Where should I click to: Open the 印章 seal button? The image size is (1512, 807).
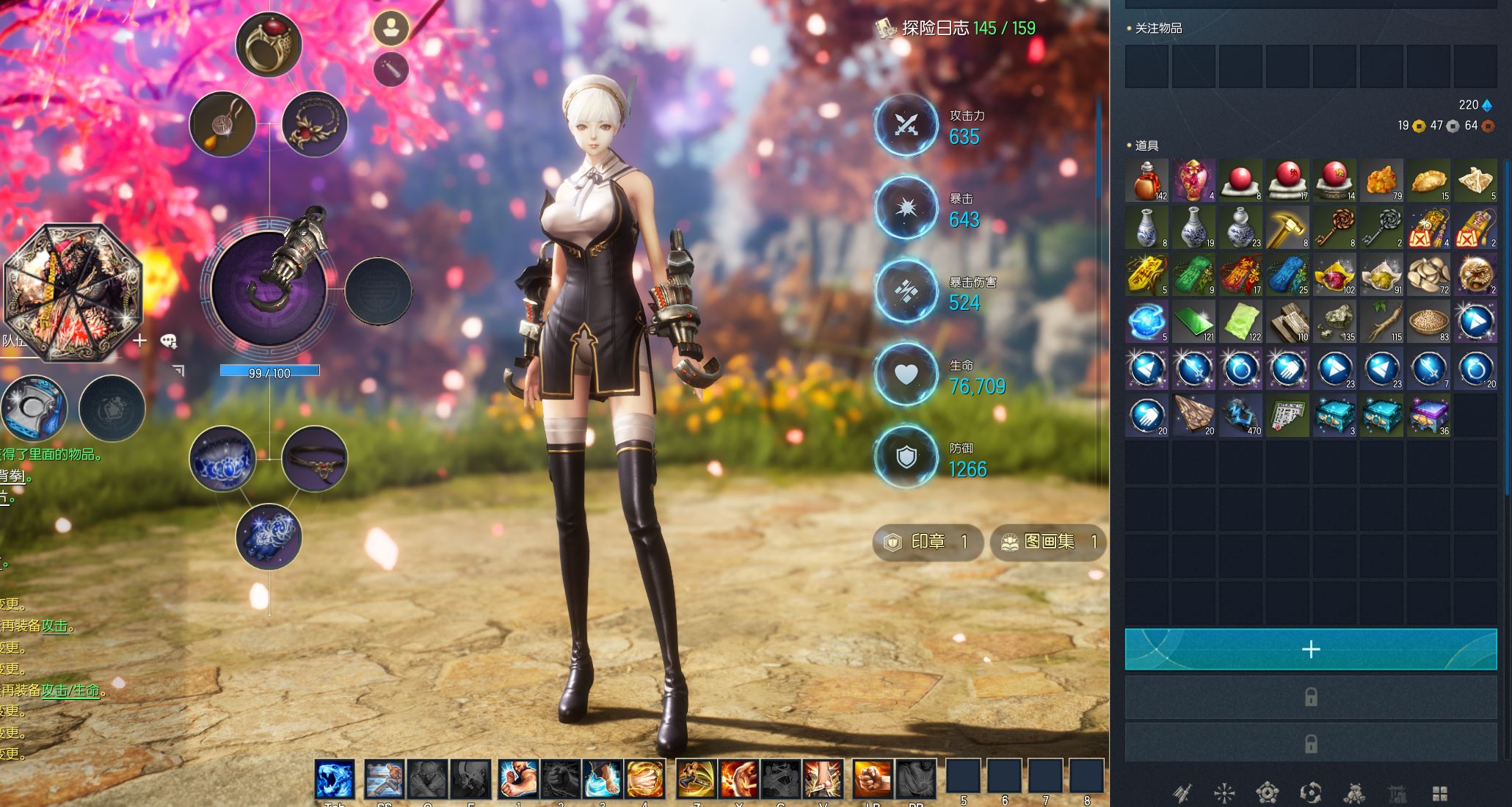[x=928, y=542]
